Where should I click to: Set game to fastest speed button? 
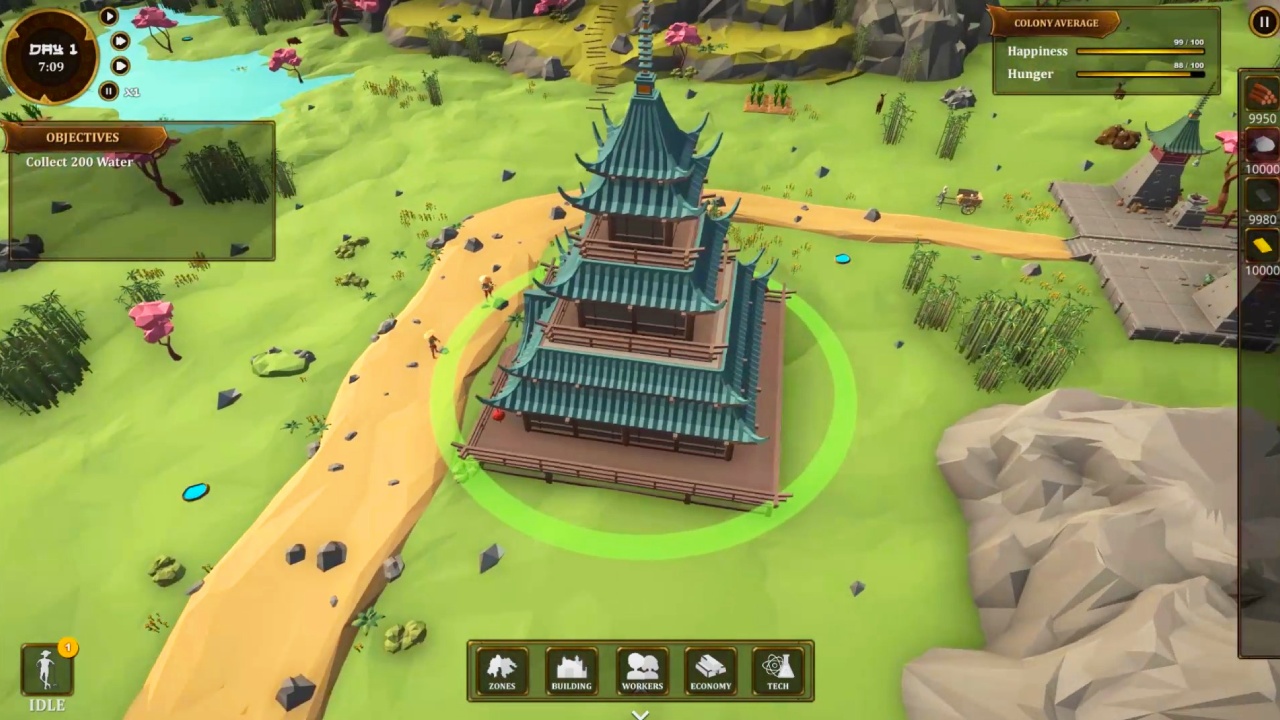120,65
